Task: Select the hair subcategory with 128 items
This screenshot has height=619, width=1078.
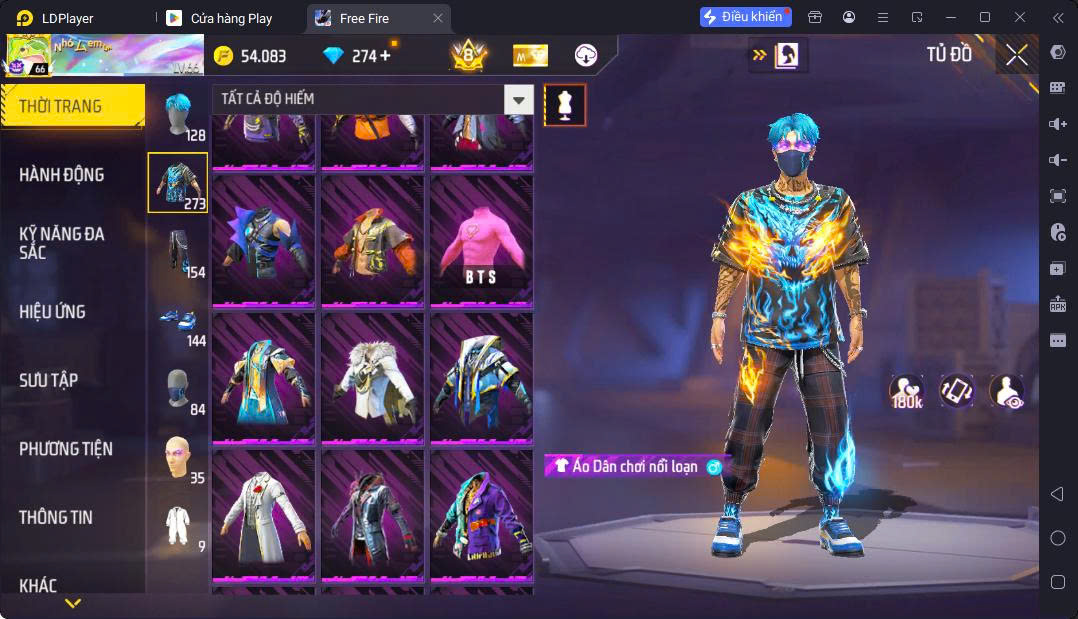Action: point(178,116)
